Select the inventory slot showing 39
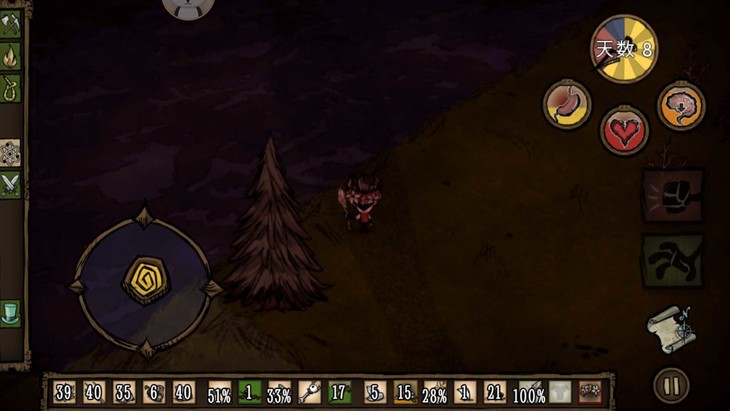Screen dimensions: 730x411 click(64, 392)
